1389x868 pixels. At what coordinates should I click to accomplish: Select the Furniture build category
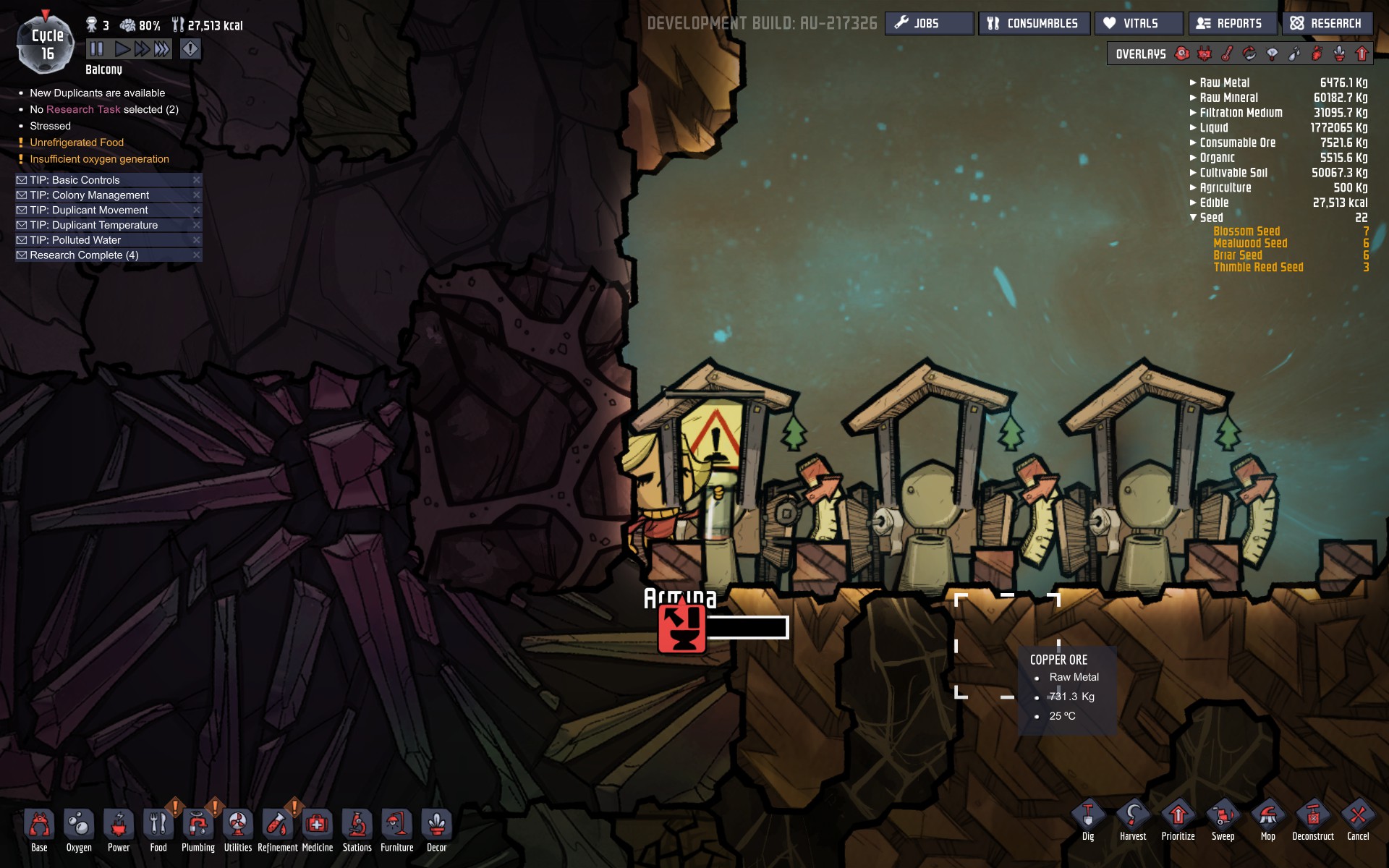point(396,829)
